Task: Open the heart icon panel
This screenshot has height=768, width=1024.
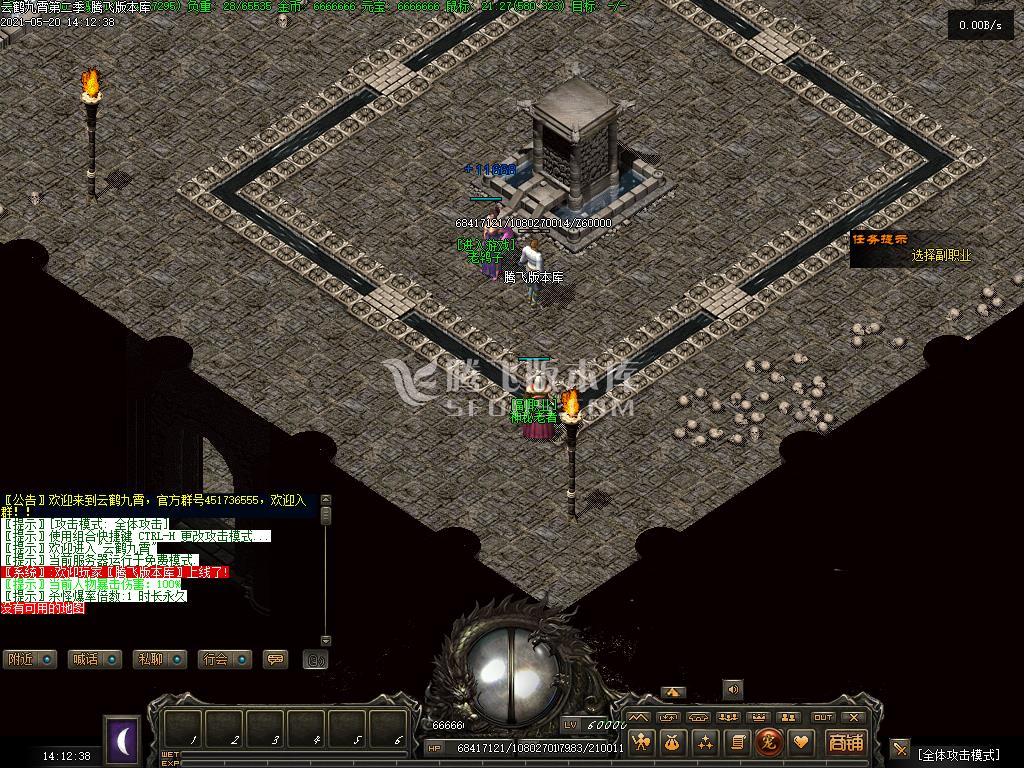Action: pos(801,742)
